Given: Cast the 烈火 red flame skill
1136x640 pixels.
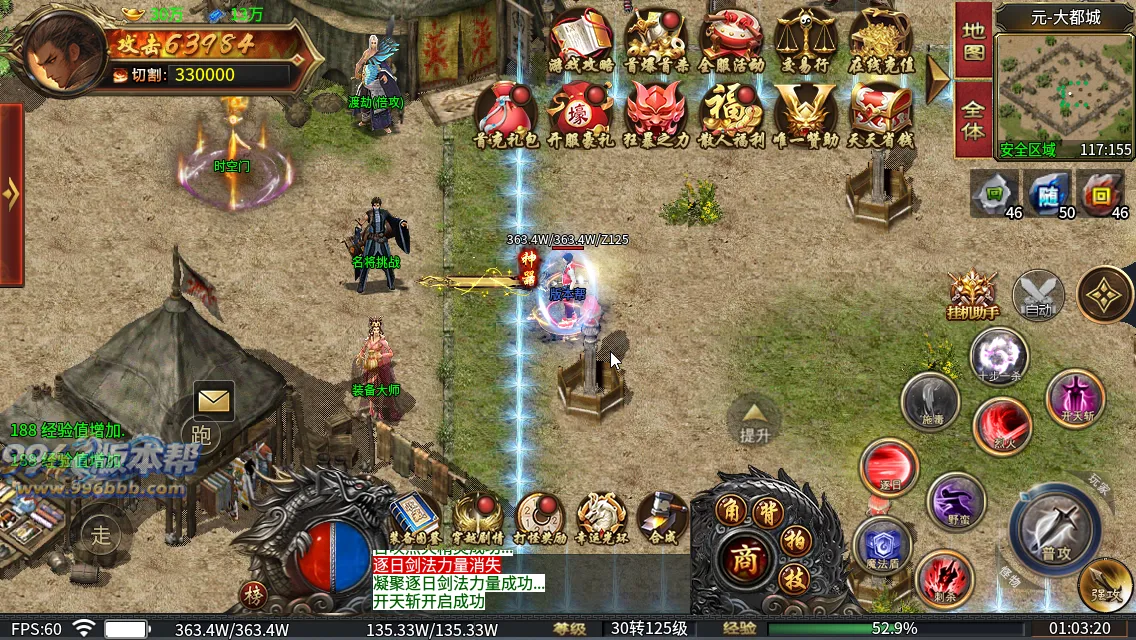Looking at the screenshot, I should click(1003, 424).
